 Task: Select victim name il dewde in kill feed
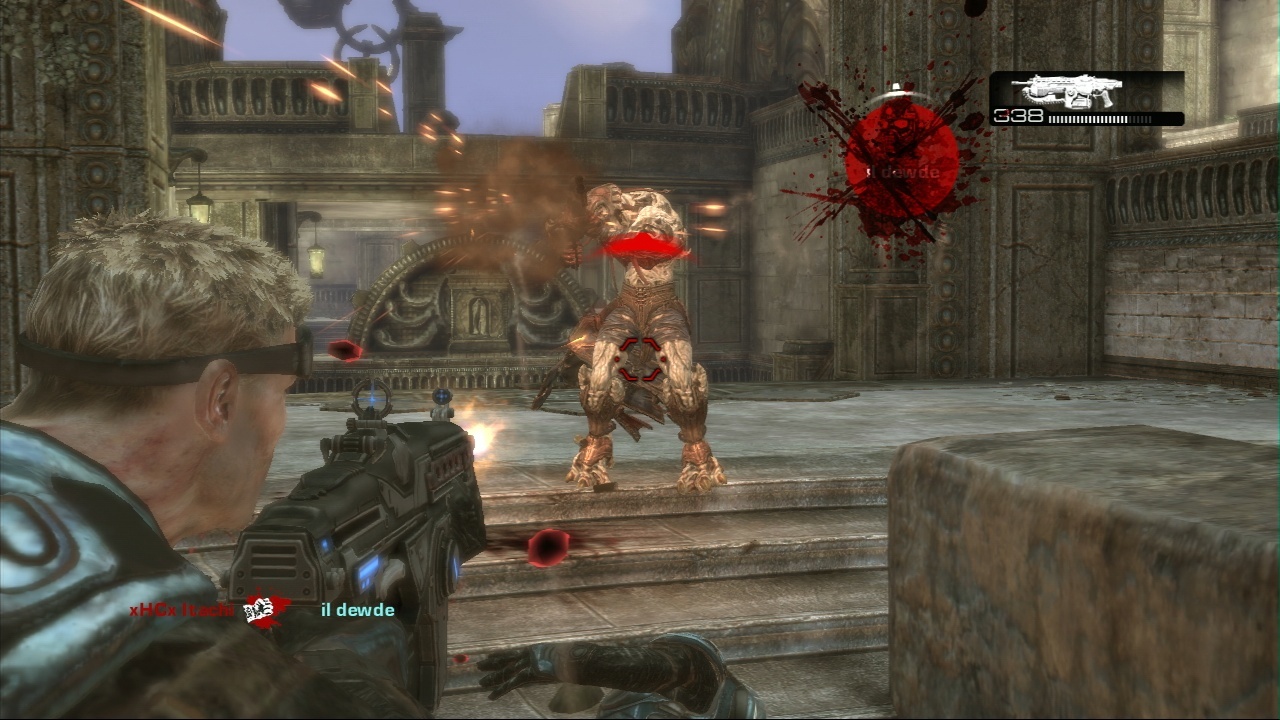tap(357, 610)
